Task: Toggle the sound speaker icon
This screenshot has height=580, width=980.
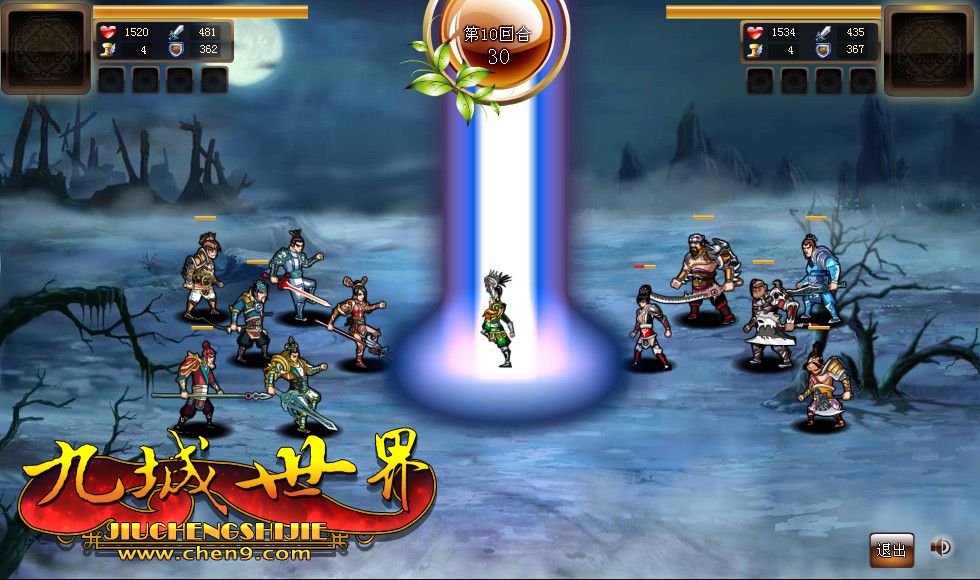Action: click(x=940, y=547)
